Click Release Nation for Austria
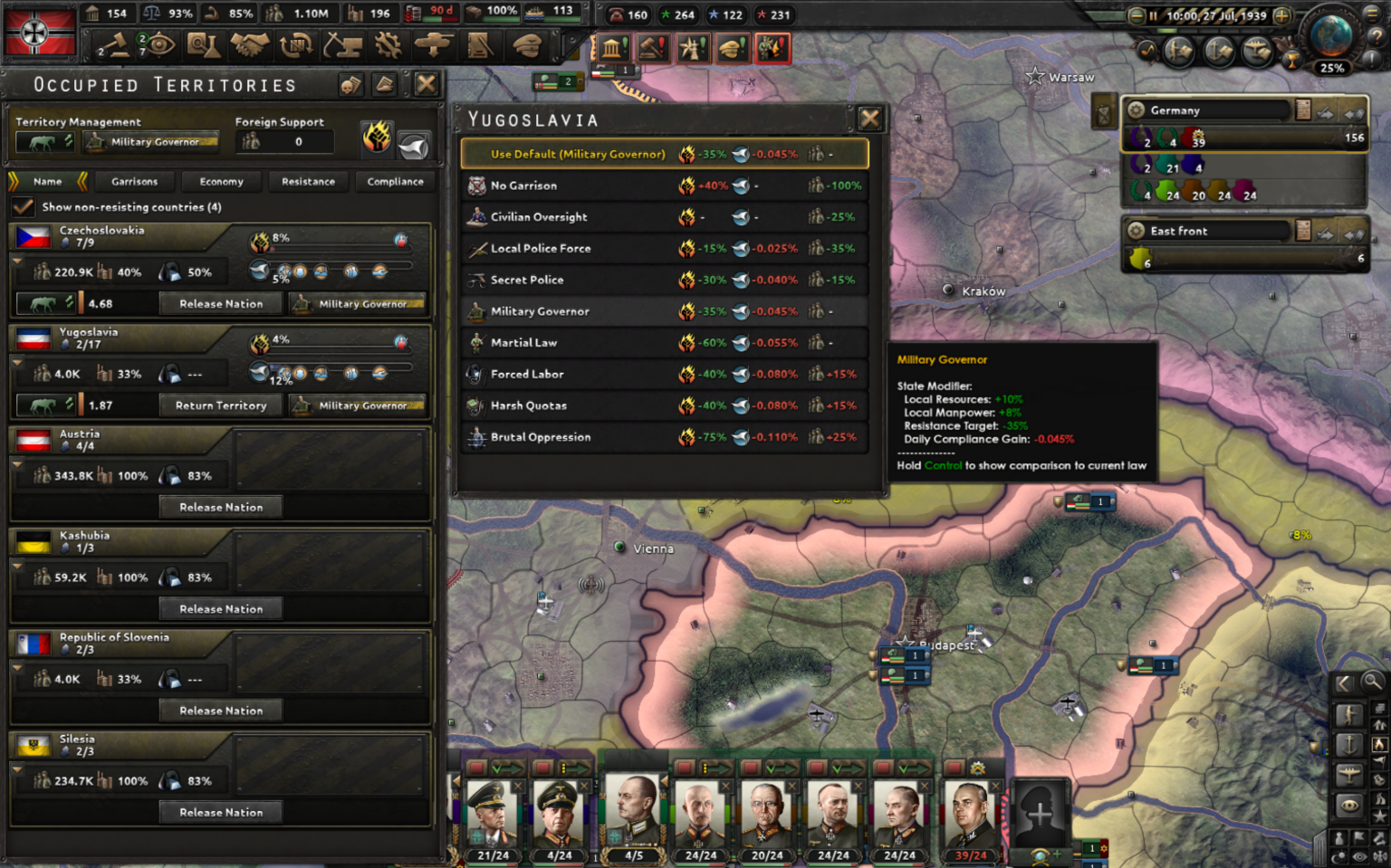Image resolution: width=1391 pixels, height=868 pixels. pyautogui.click(x=220, y=507)
